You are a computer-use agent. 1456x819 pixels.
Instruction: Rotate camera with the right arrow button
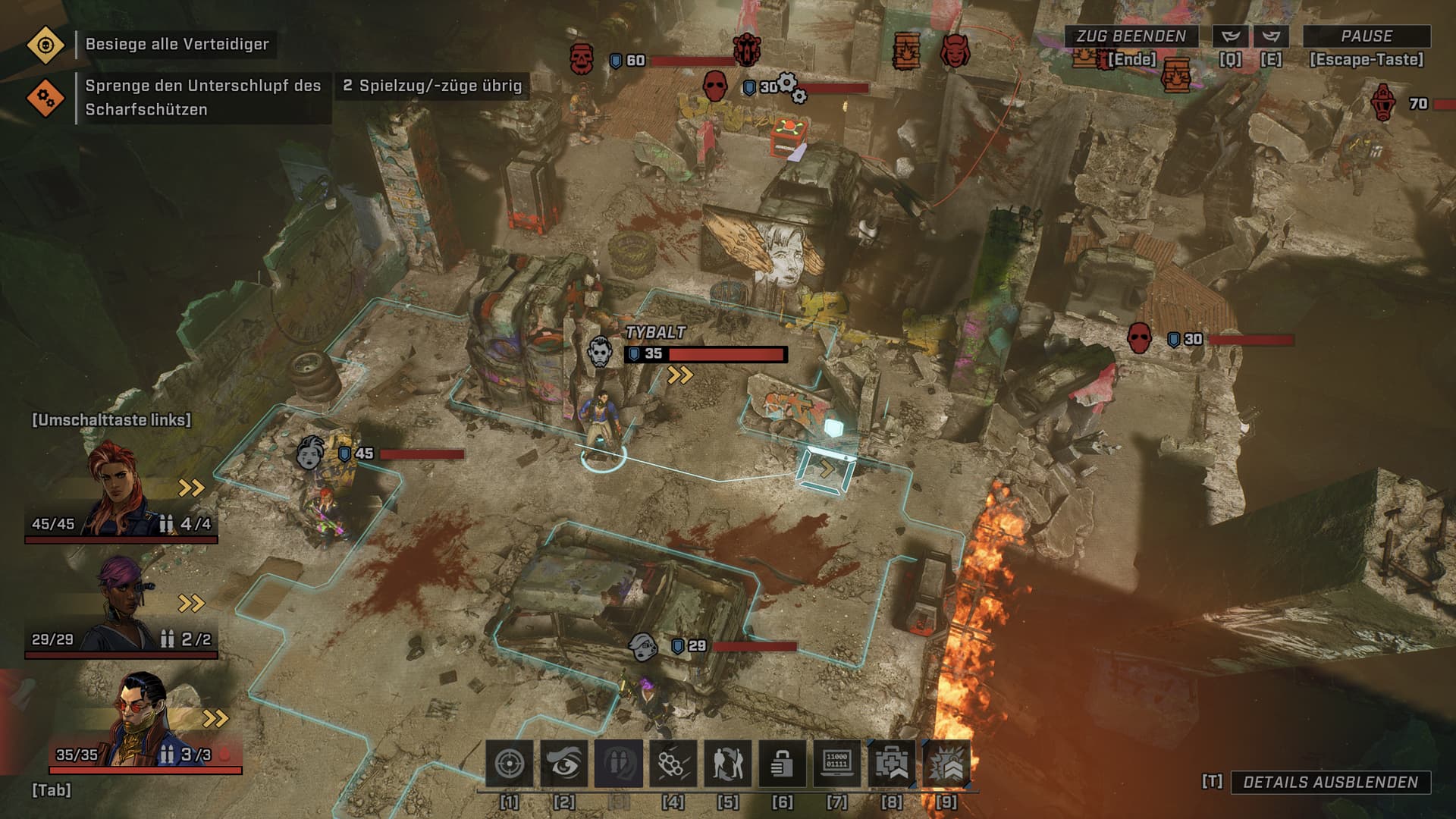[1271, 36]
